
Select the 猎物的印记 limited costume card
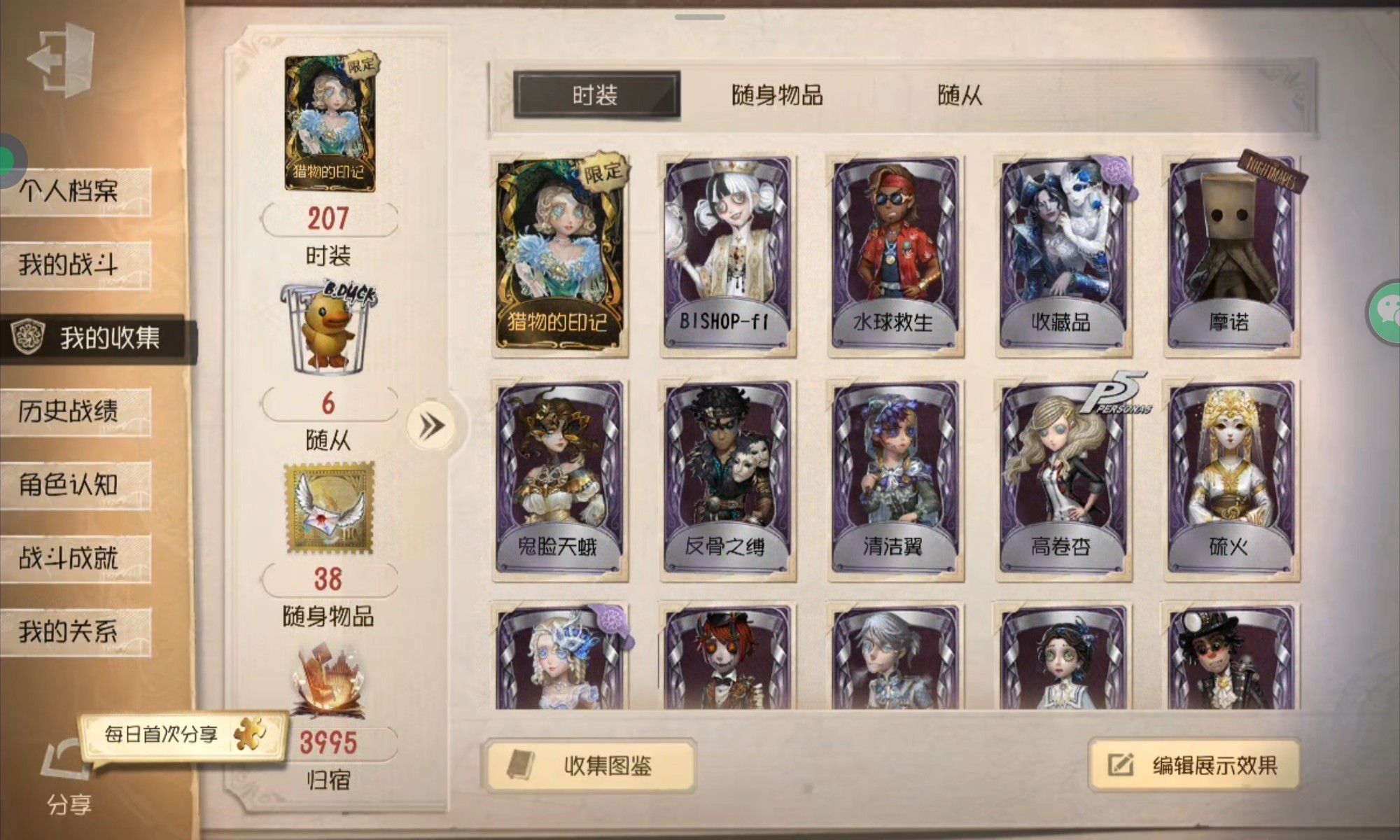(x=560, y=255)
